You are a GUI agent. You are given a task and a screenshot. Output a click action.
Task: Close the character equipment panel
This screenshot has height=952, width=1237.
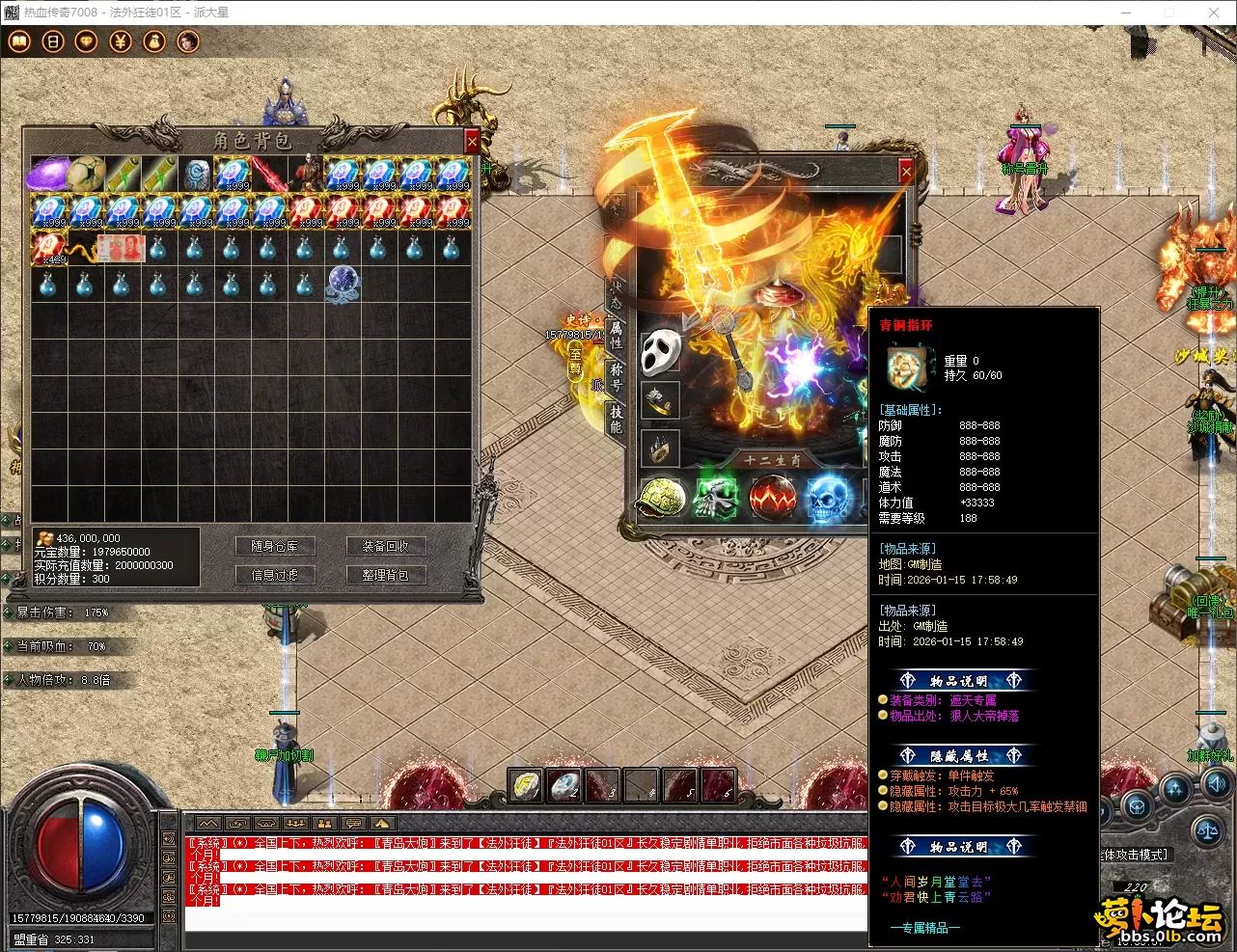pyautogui.click(x=906, y=172)
